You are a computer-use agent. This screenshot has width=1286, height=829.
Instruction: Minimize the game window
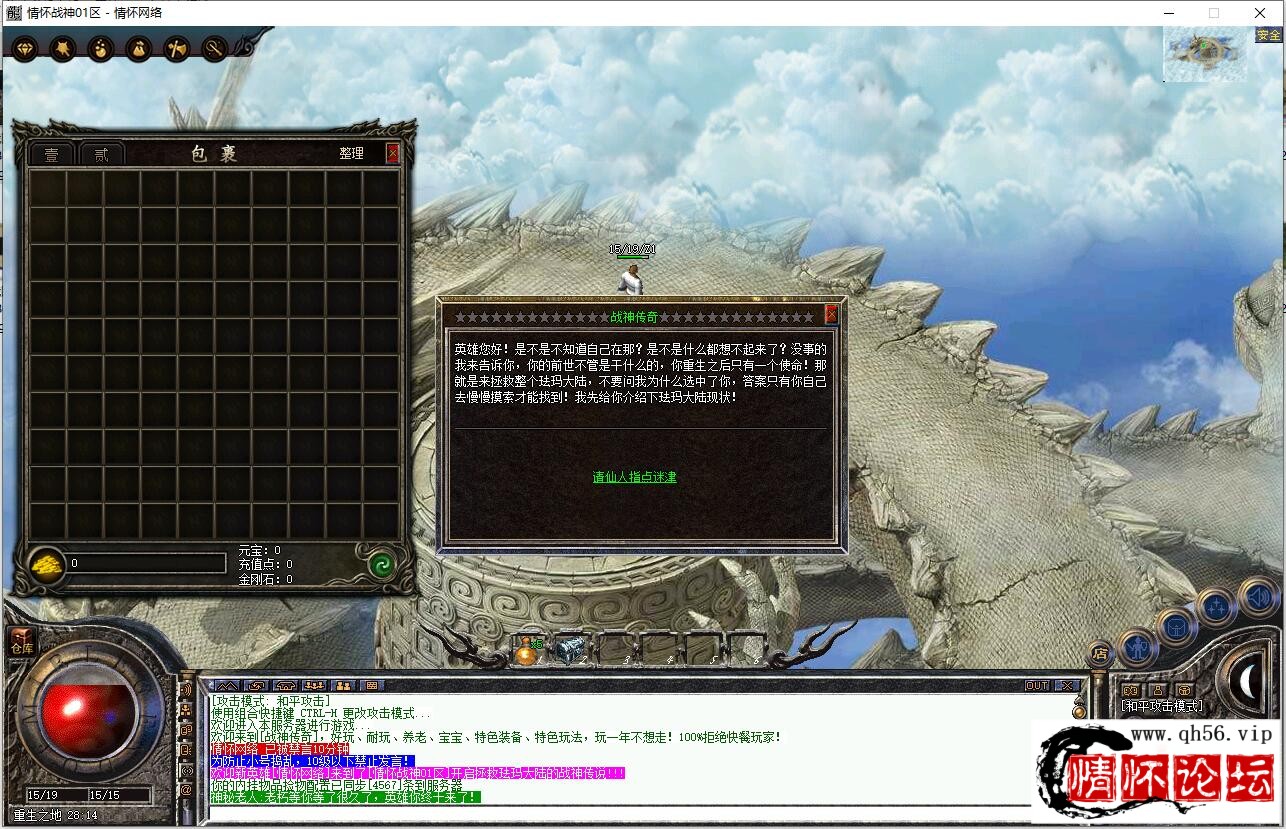click(x=1168, y=13)
